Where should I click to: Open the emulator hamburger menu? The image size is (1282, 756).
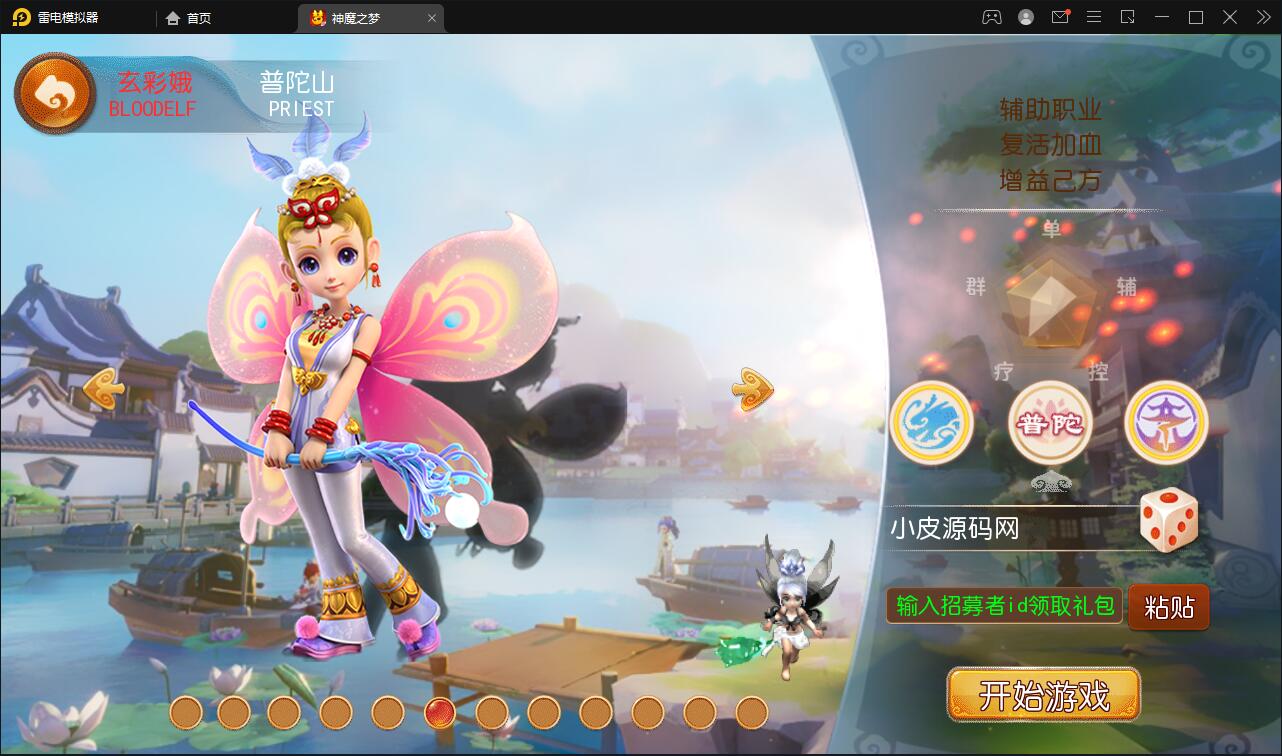click(1094, 17)
